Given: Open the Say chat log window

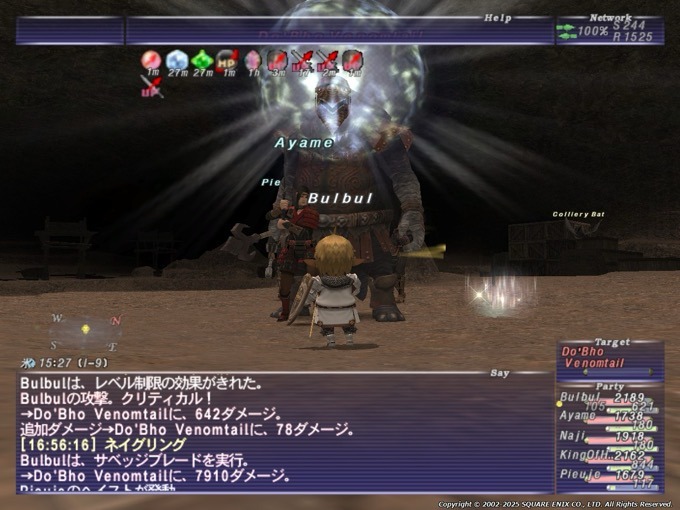Looking at the screenshot, I should (x=285, y=432).
